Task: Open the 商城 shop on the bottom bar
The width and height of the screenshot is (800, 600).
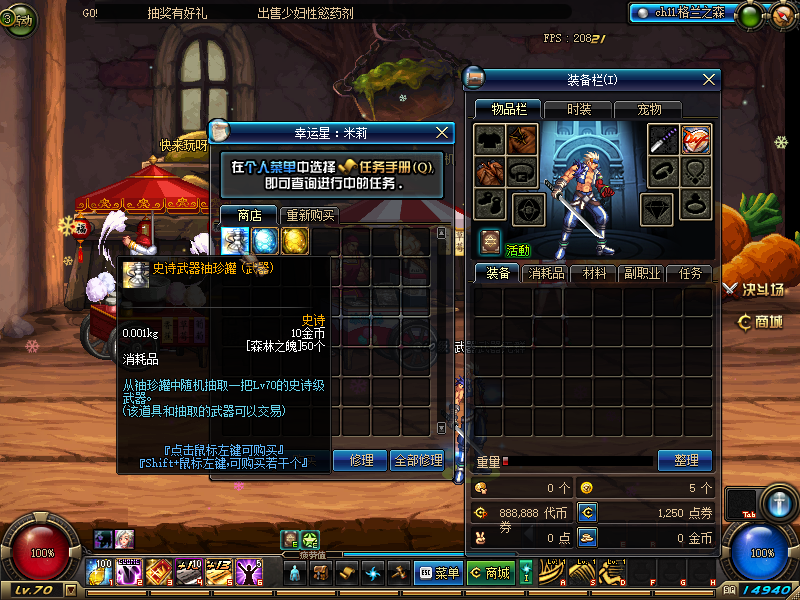Action: coord(489,573)
